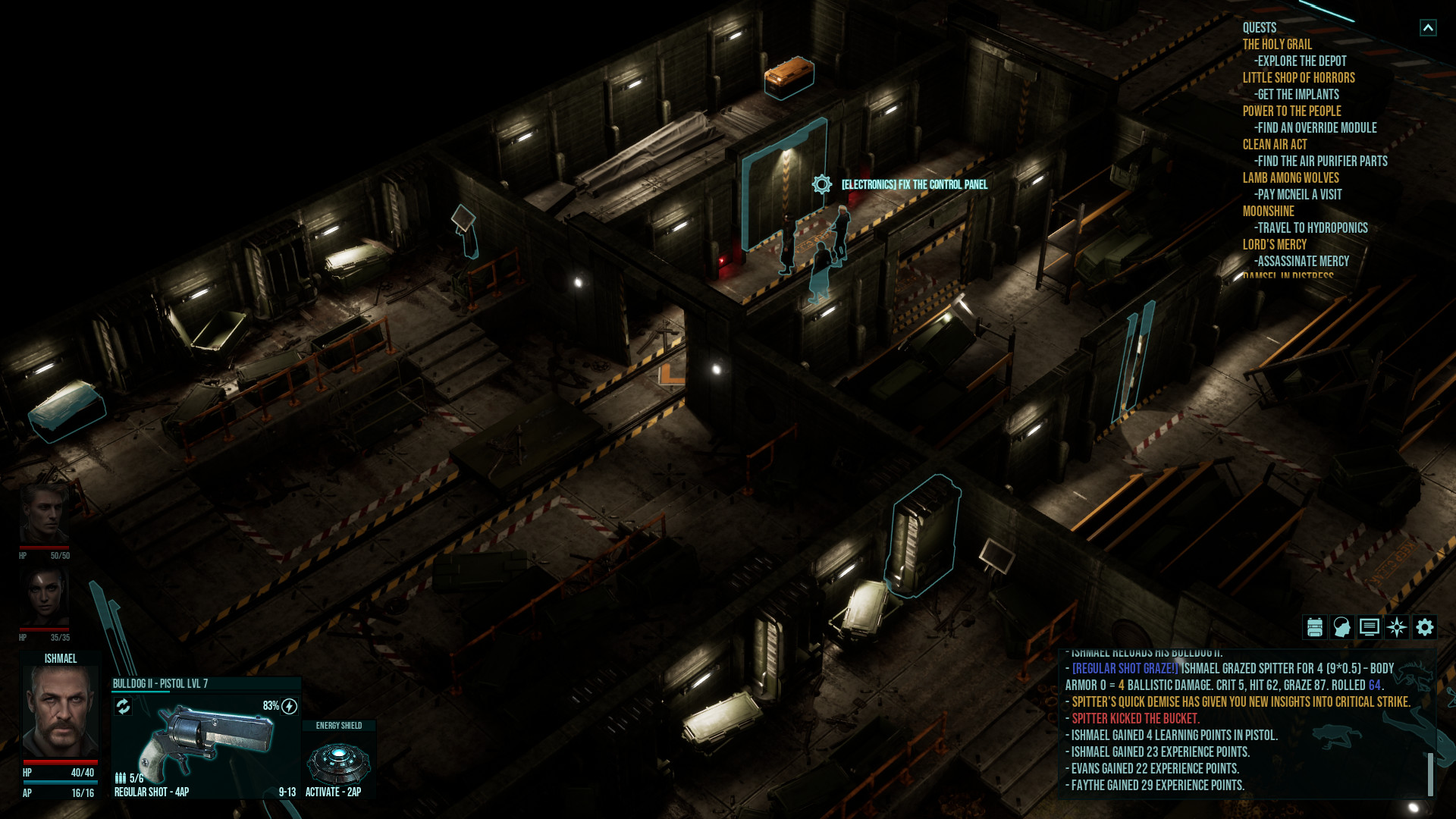
Task: Expand the LORD'S MERCY quest entry
Action: [x=1275, y=243]
